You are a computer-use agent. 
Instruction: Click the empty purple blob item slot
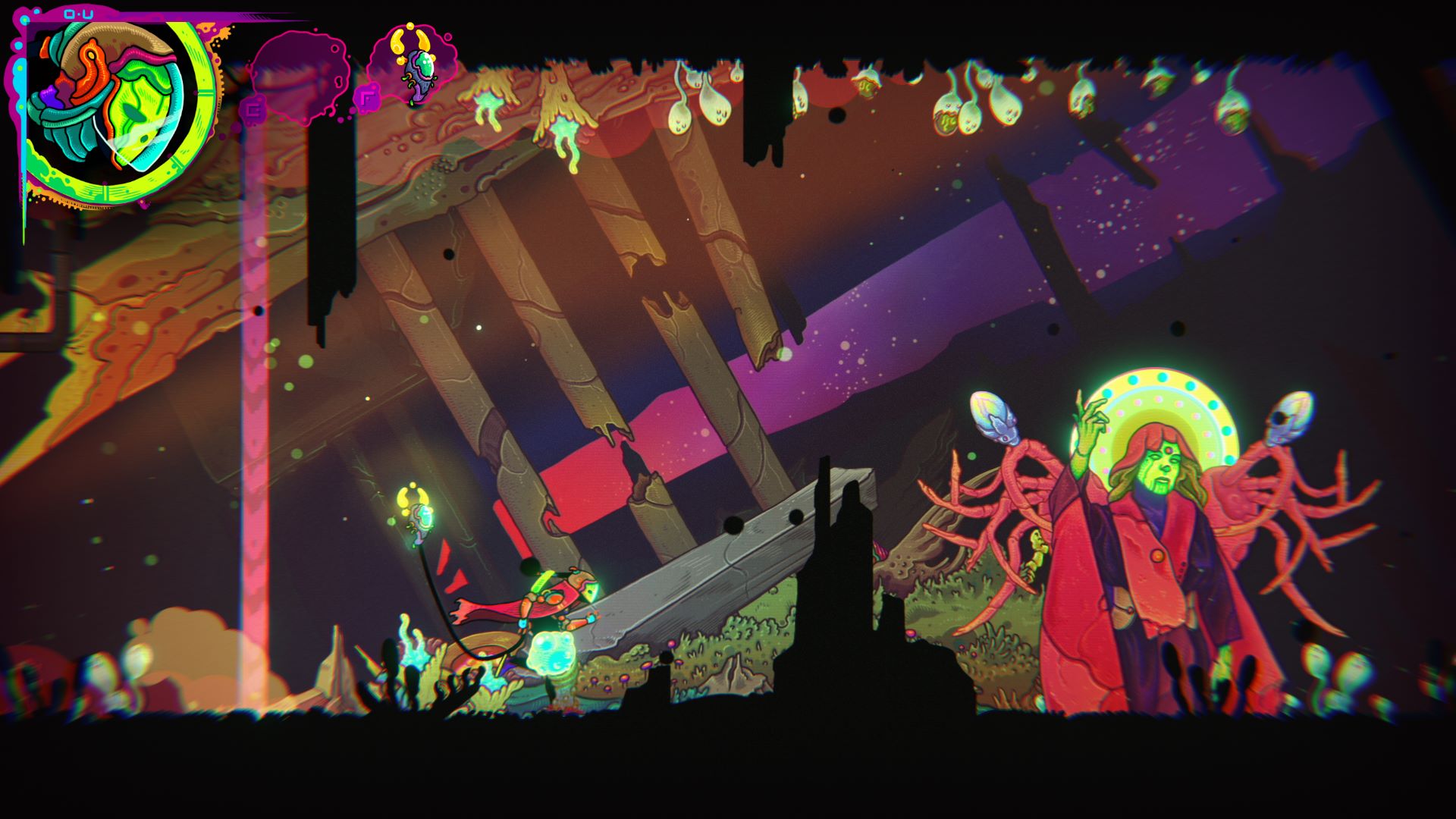298,76
